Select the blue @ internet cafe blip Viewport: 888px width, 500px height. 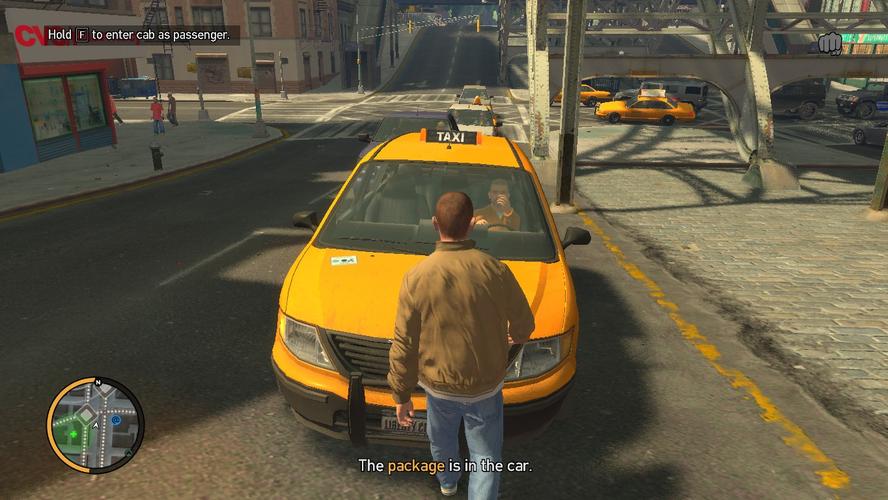pos(116,420)
